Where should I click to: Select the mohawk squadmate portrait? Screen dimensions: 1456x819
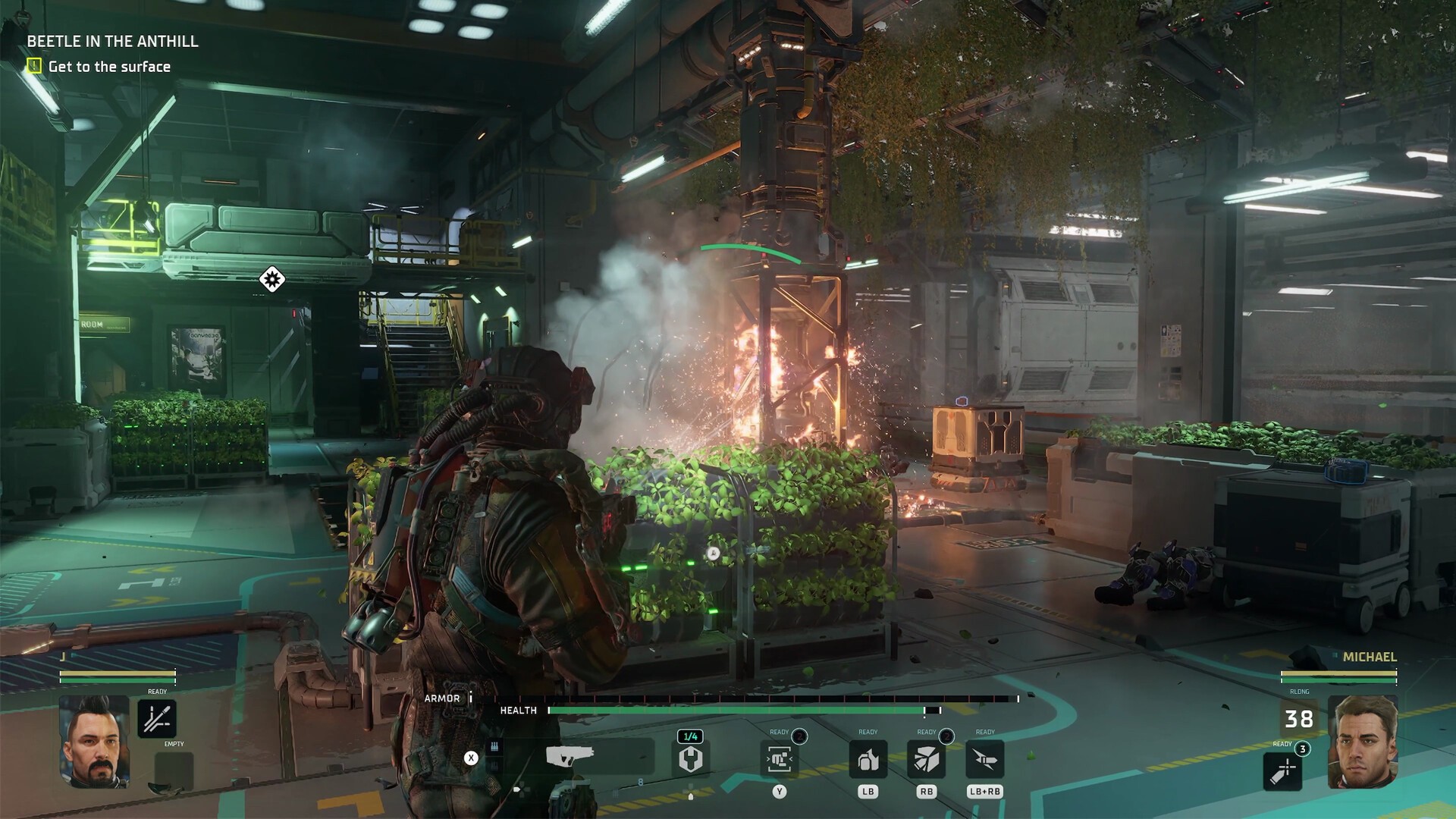94,742
